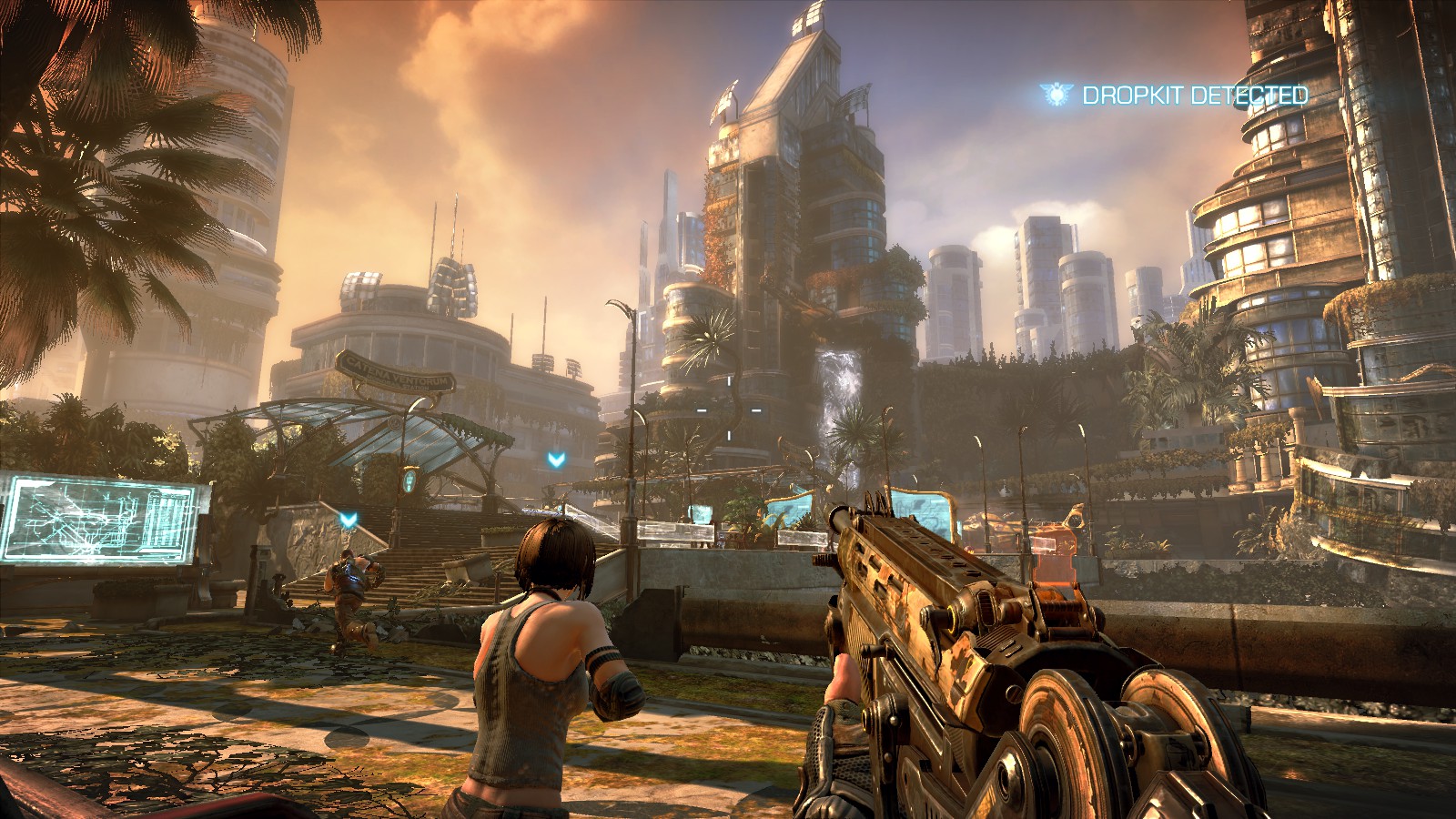Select the blue chevron marker beside the glass canopy
This screenshot has height=819, width=1456.
click(556, 460)
